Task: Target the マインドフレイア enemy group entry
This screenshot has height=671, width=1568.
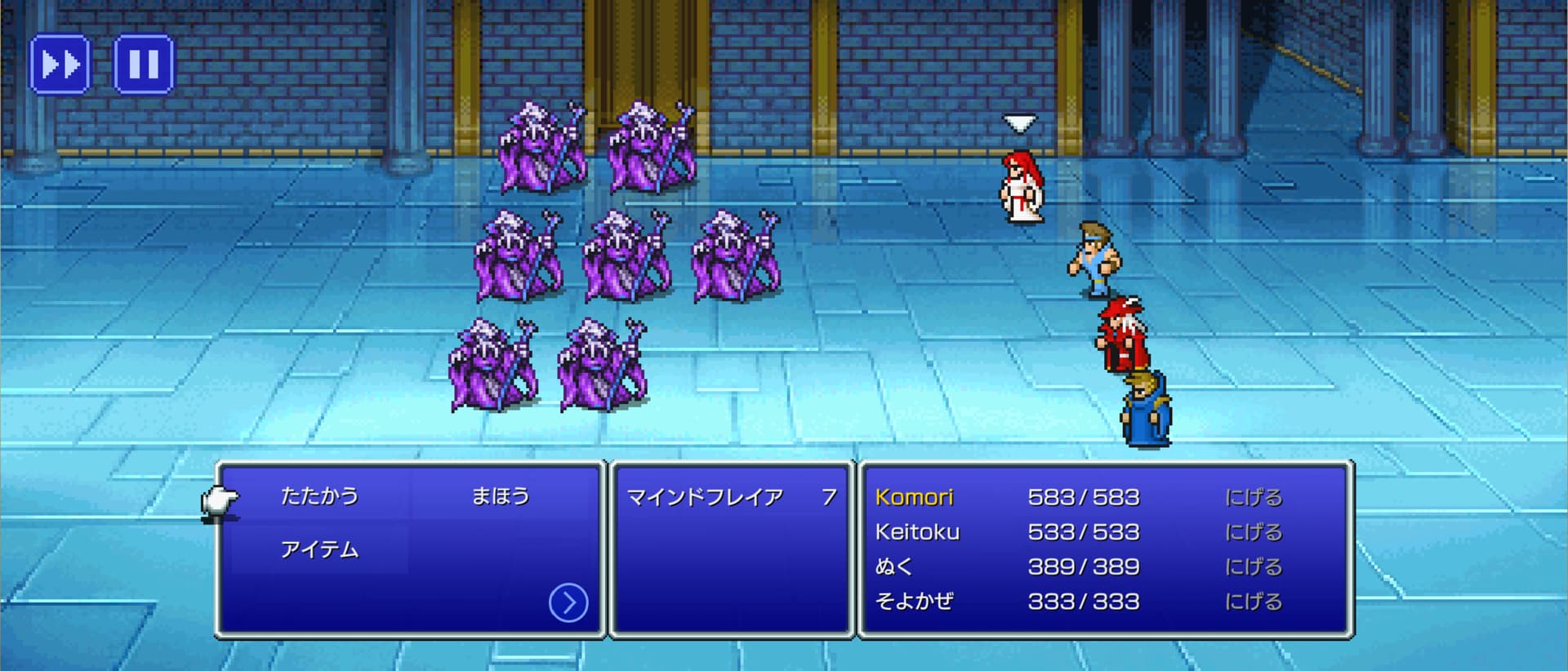Action: point(705,497)
